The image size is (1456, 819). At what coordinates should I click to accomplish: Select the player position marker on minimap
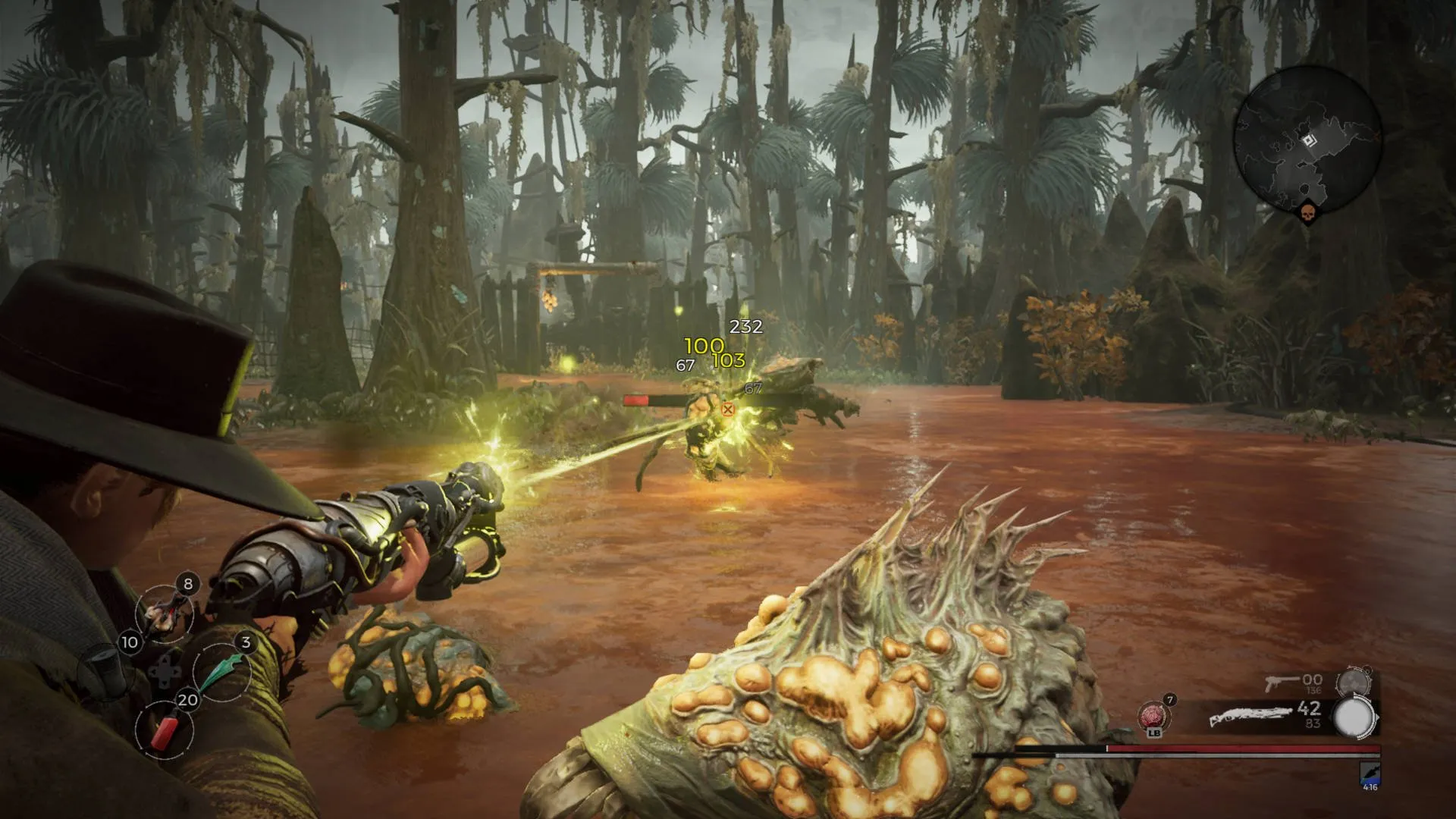click(1308, 141)
